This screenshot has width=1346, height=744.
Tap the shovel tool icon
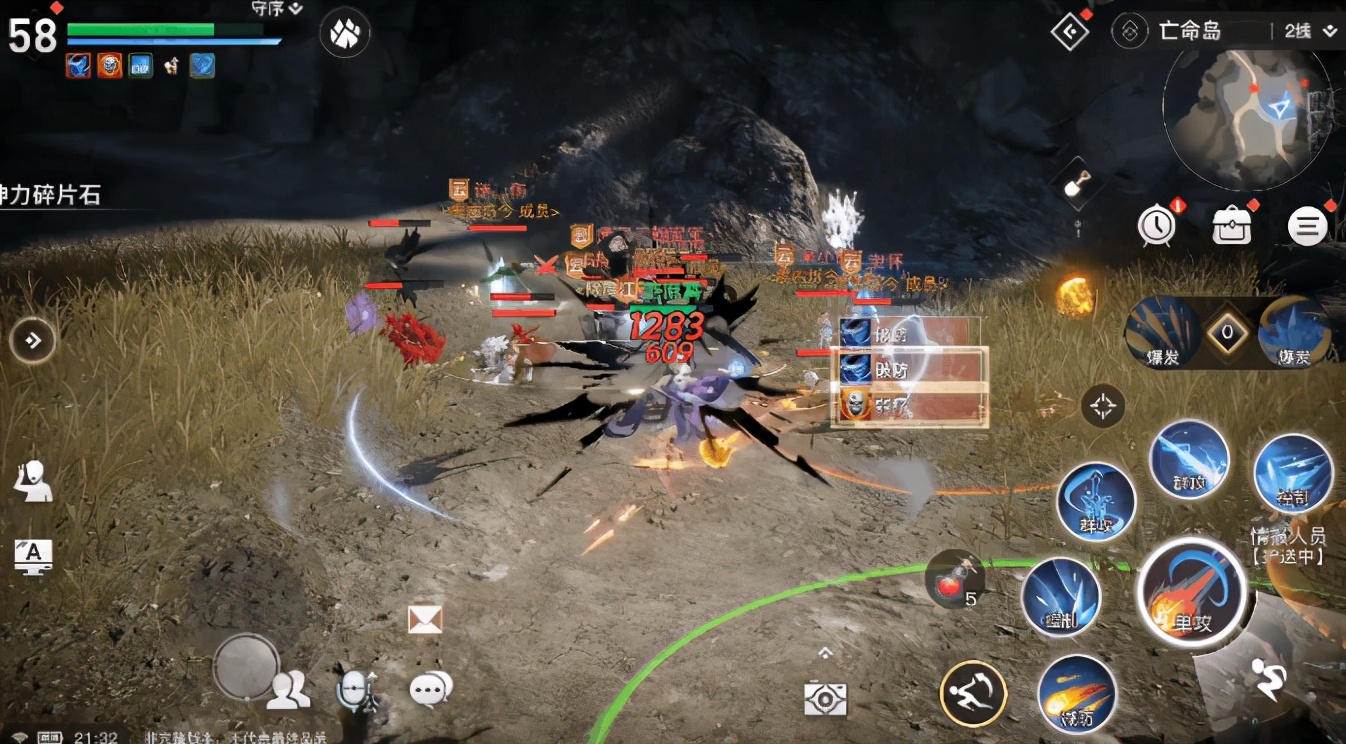point(1078,182)
